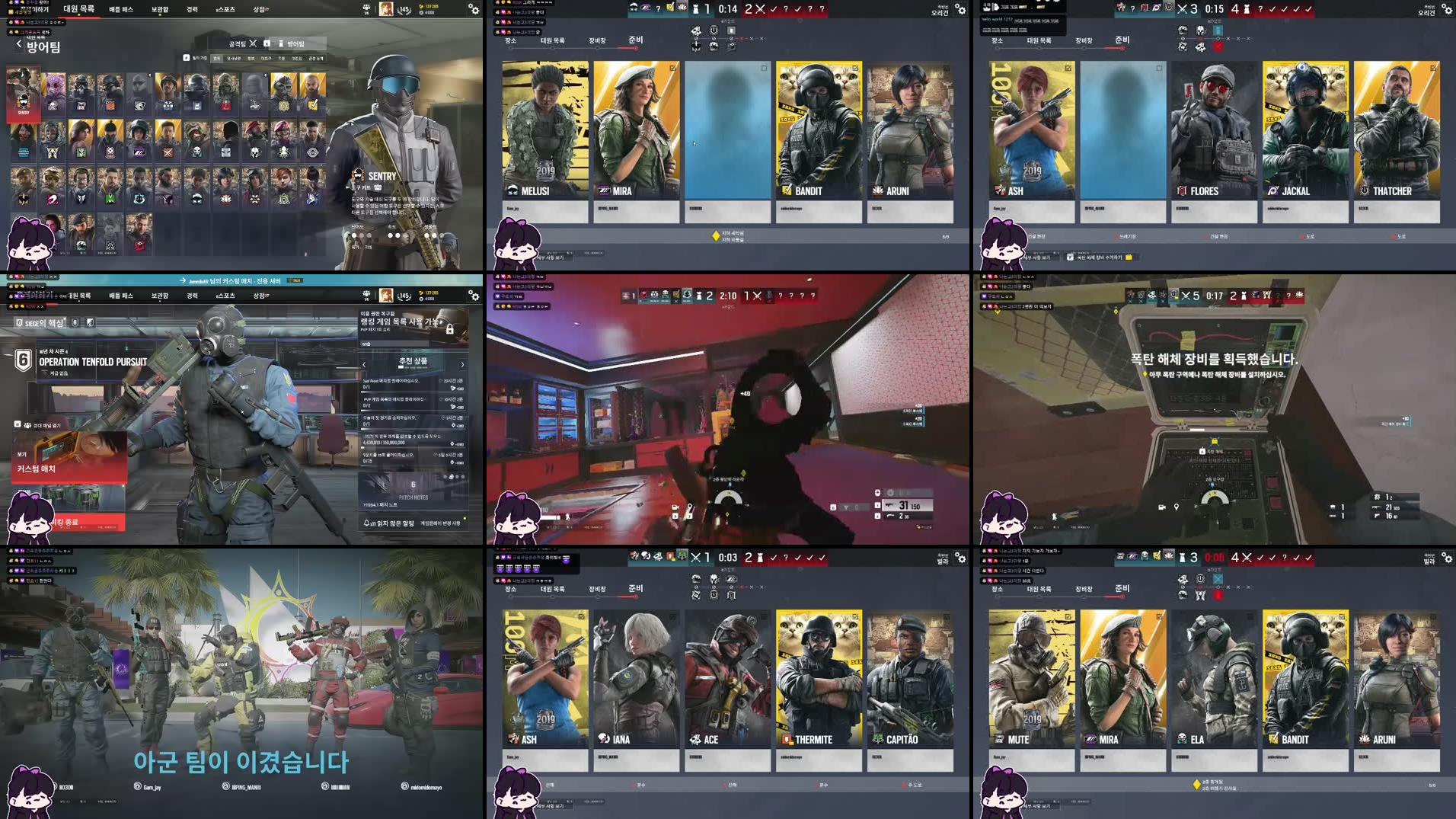Screen dimensions: 1456x819
Task: Open the next 추천 상품 page arrow
Action: click(x=462, y=365)
